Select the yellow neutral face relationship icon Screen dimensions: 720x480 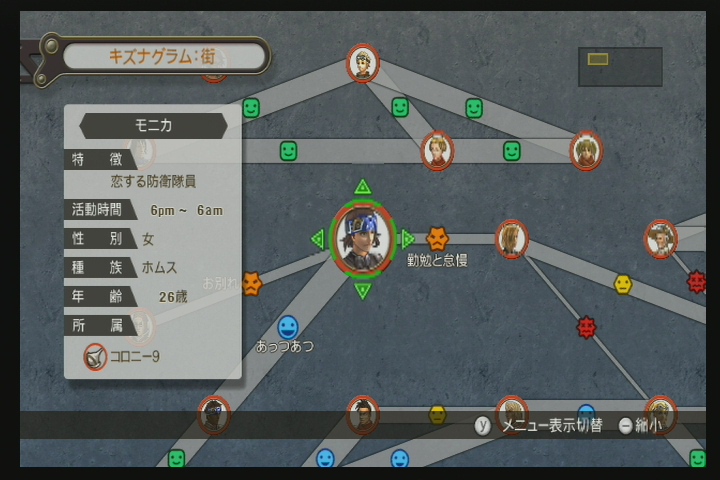[x=623, y=284]
